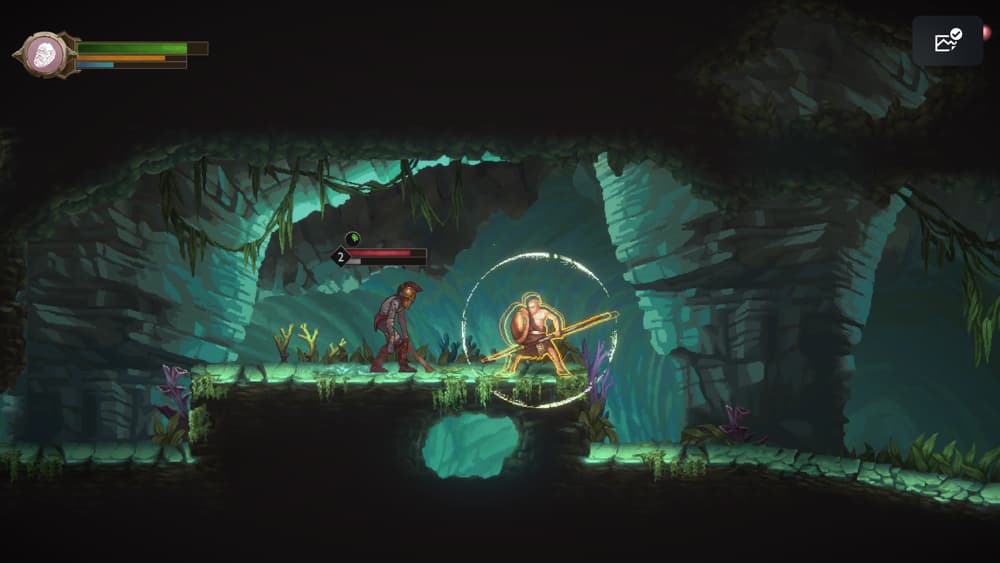Click the round player portrait medallion
This screenshot has height=563, width=1000.
tap(45, 54)
